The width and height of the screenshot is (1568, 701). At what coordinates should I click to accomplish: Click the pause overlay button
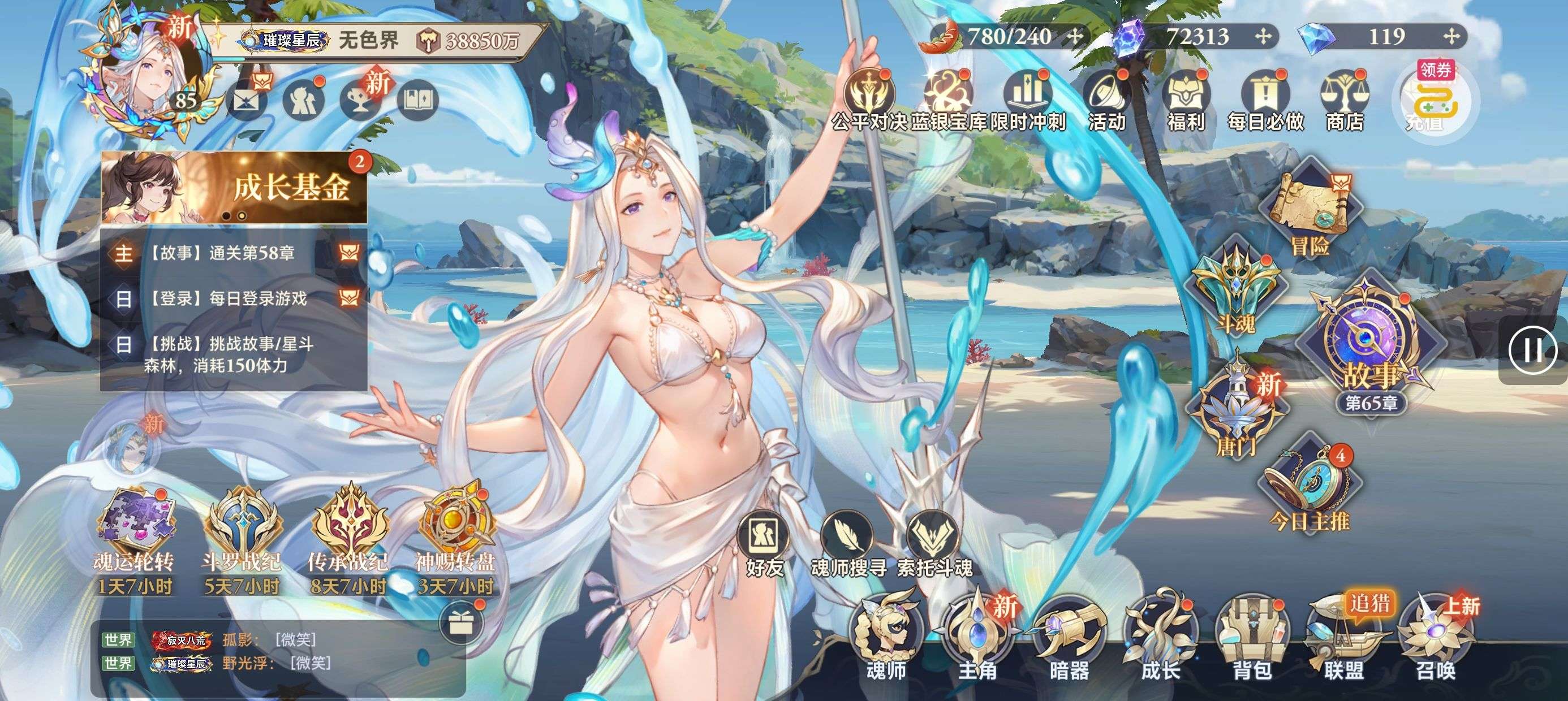[x=1532, y=350]
